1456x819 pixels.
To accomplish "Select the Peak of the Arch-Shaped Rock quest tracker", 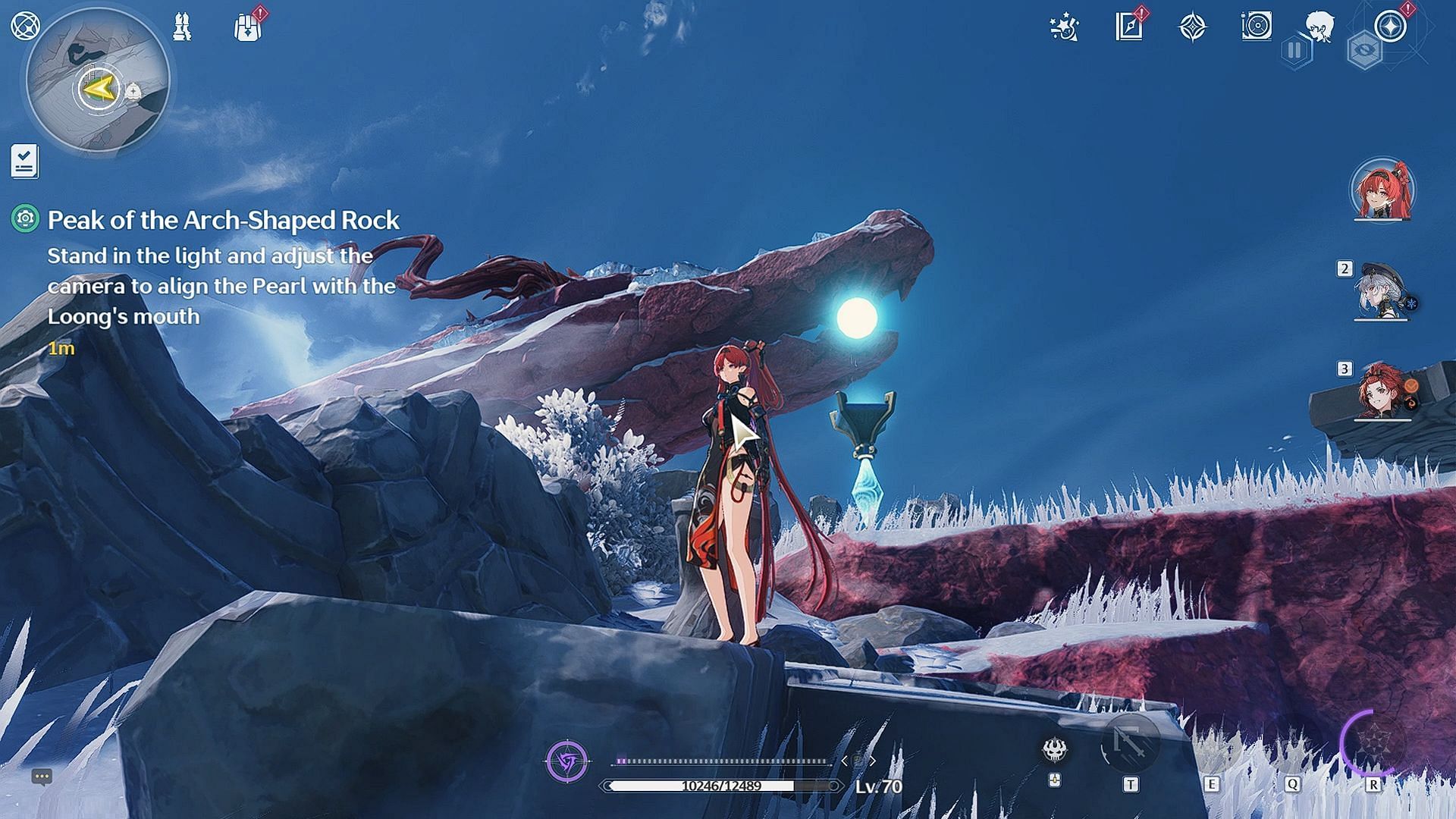I will tap(223, 220).
